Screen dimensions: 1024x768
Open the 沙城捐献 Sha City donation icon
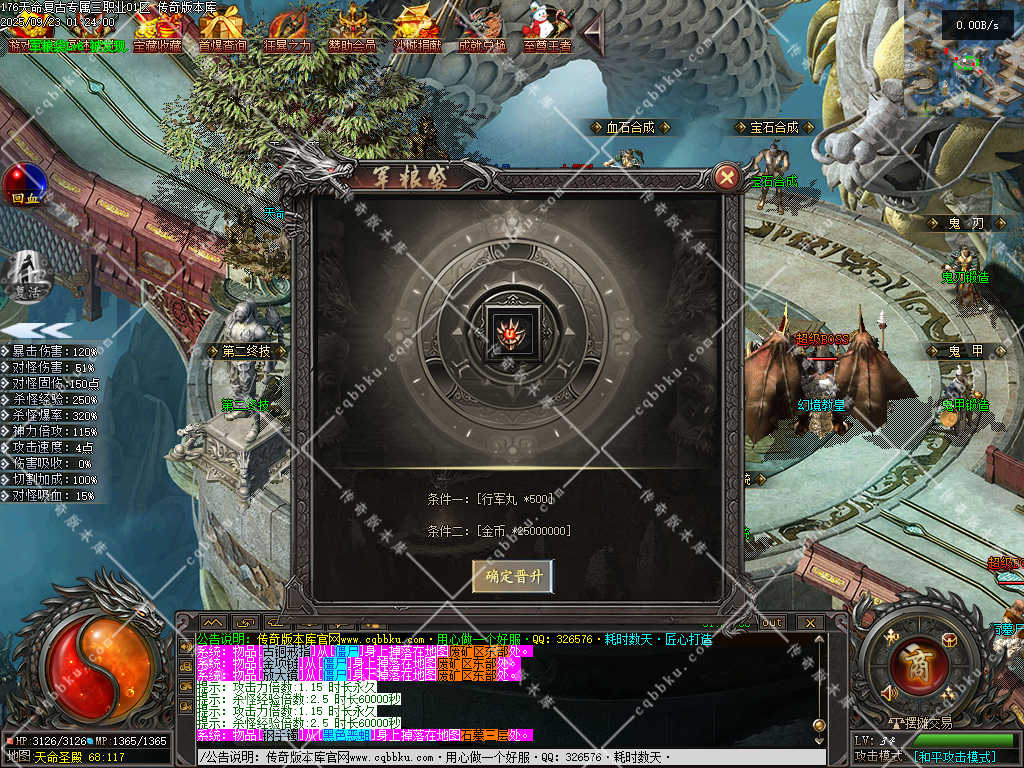[417, 28]
